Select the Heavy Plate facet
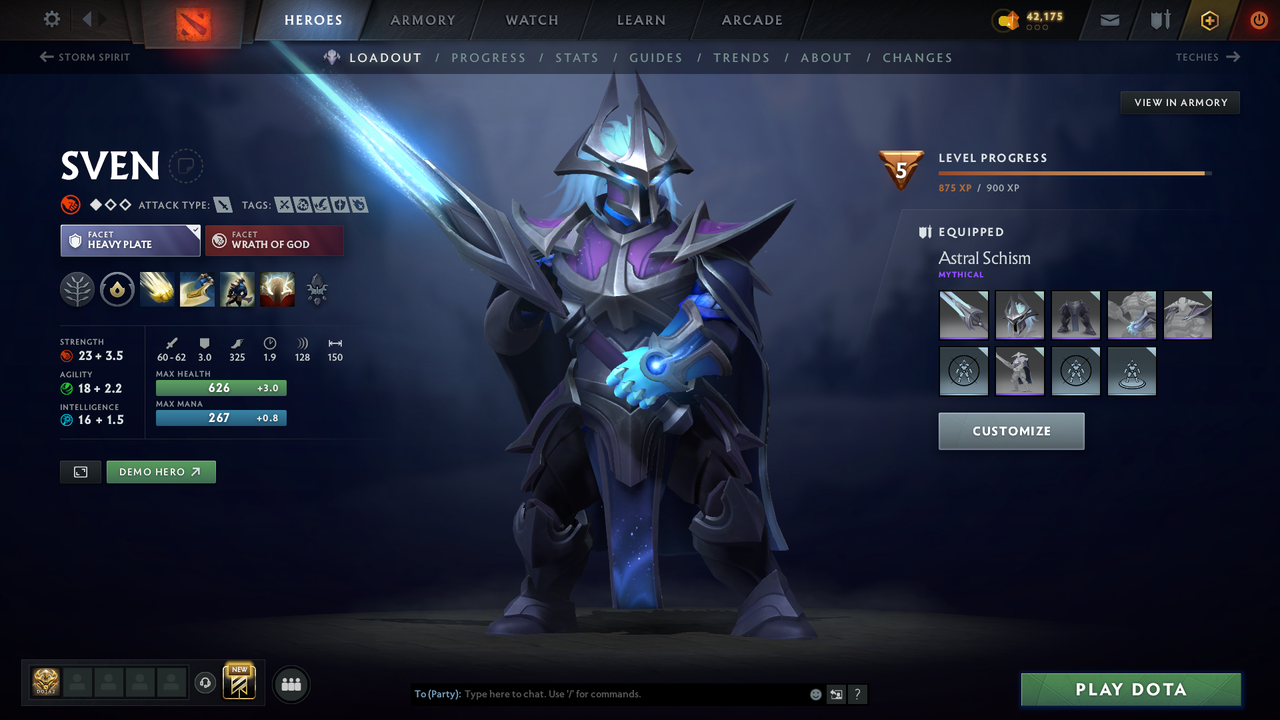The image size is (1280, 720). coord(130,240)
